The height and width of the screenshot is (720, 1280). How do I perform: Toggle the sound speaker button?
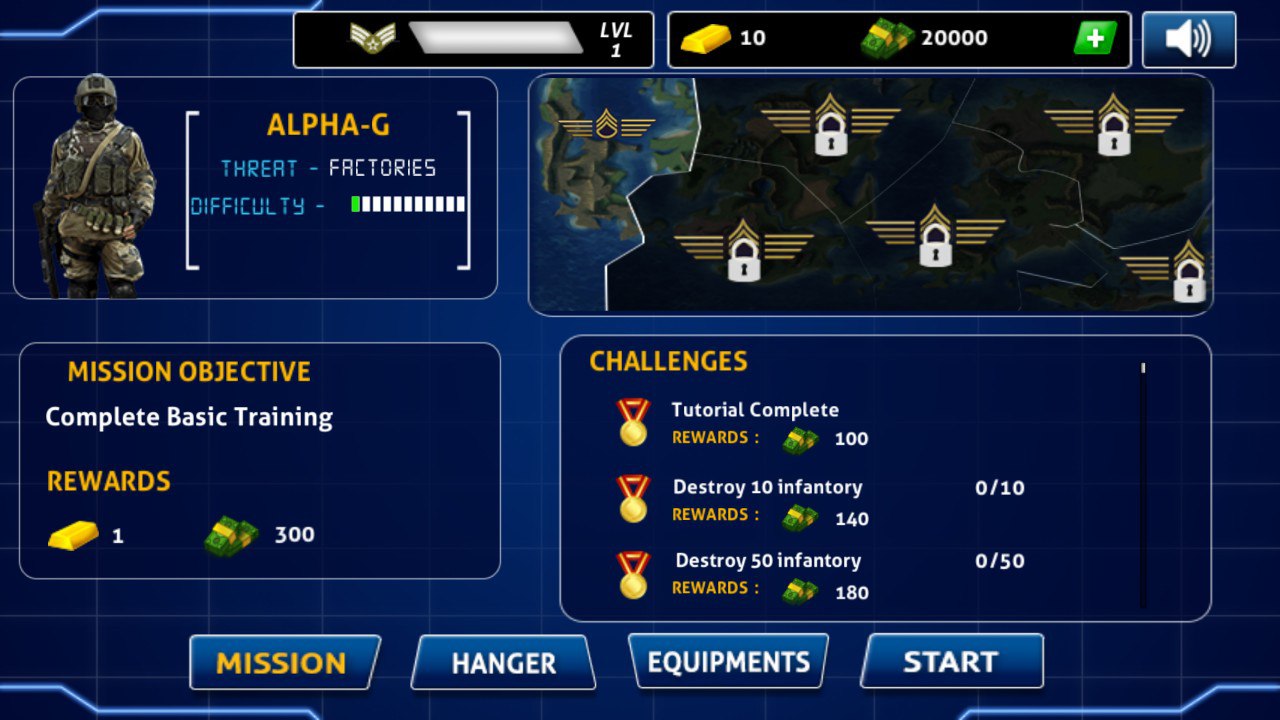(x=1188, y=40)
